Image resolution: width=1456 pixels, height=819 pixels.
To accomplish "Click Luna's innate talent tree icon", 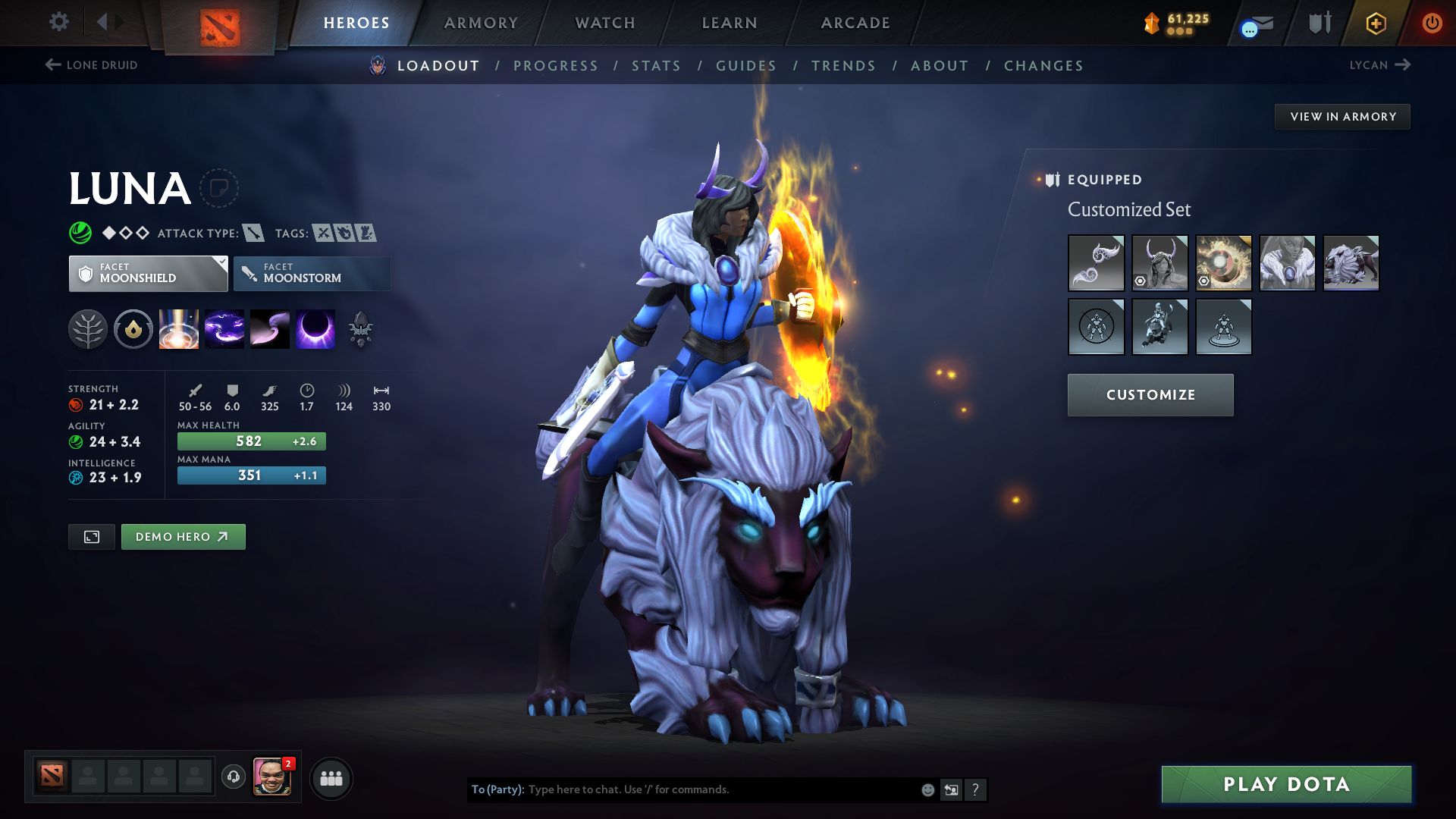I will (x=89, y=328).
